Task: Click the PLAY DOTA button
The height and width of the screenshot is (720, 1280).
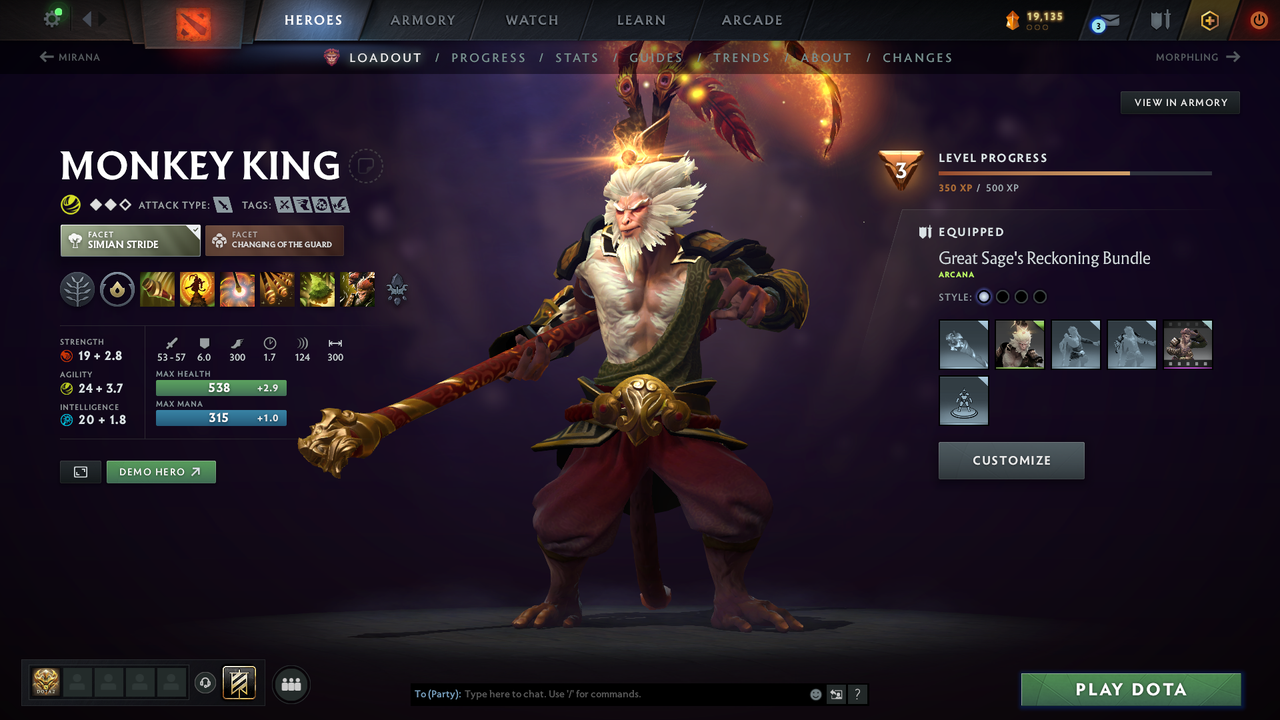Action: (1130, 689)
